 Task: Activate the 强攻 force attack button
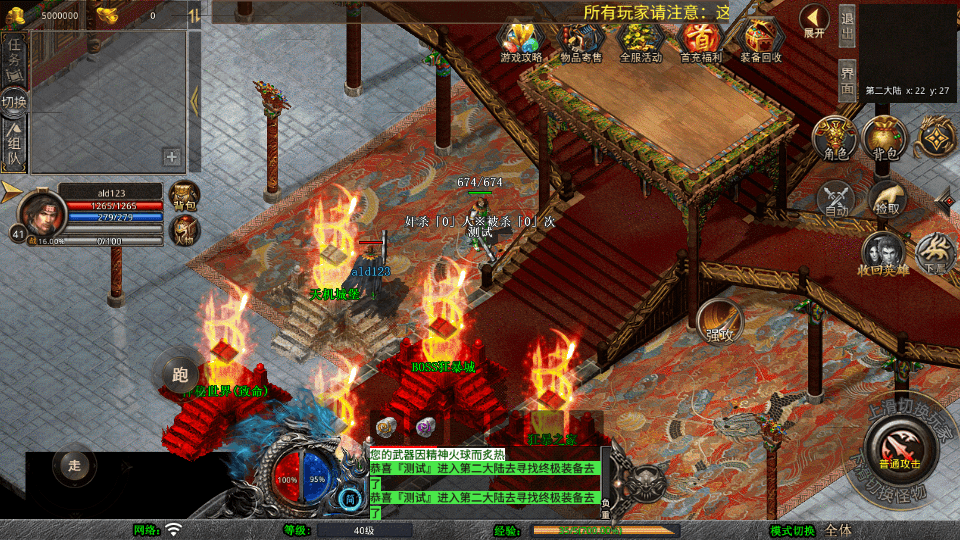click(x=720, y=320)
